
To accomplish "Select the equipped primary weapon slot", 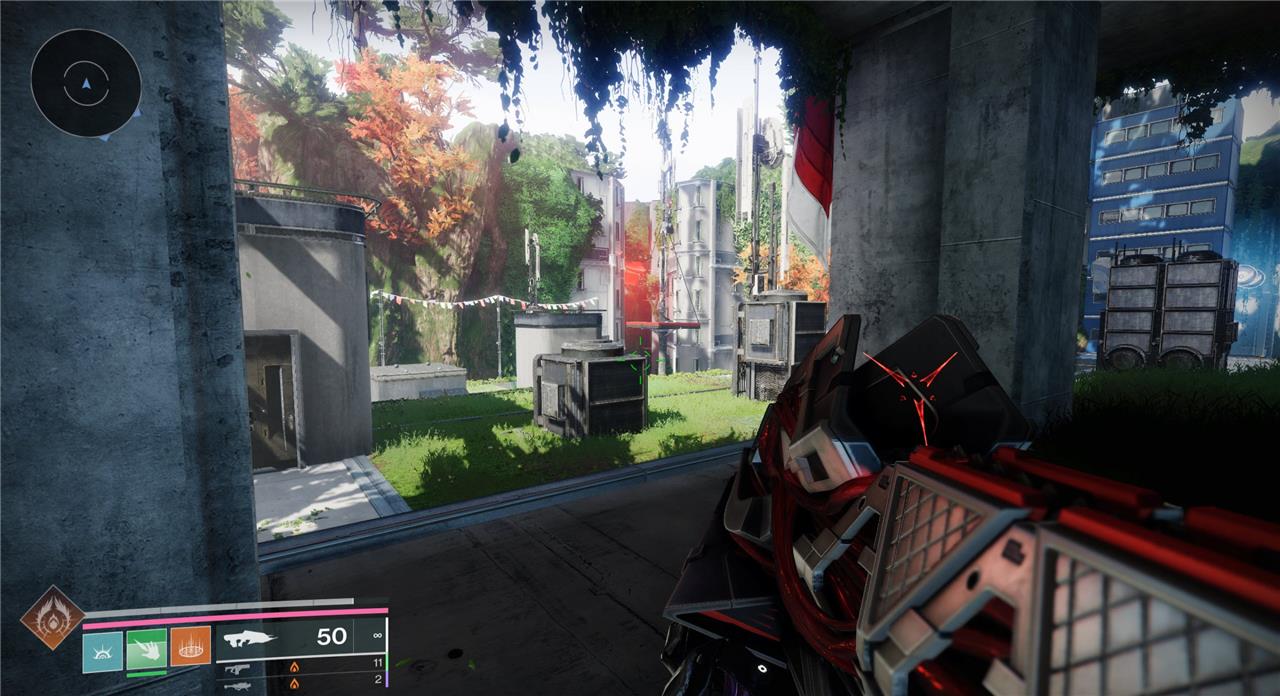I will click(298, 637).
